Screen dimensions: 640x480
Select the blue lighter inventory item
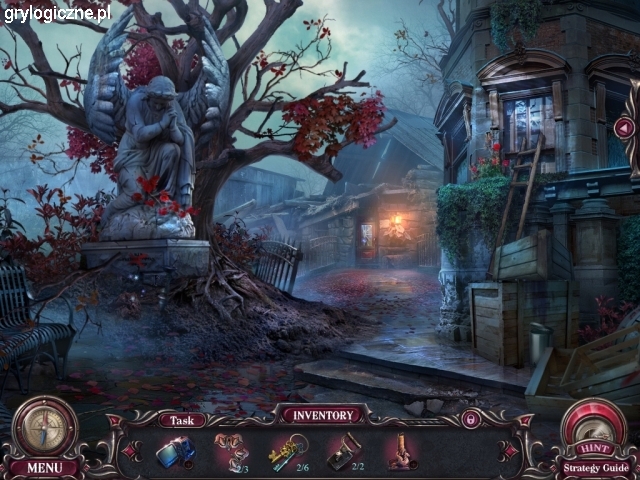(x=176, y=452)
